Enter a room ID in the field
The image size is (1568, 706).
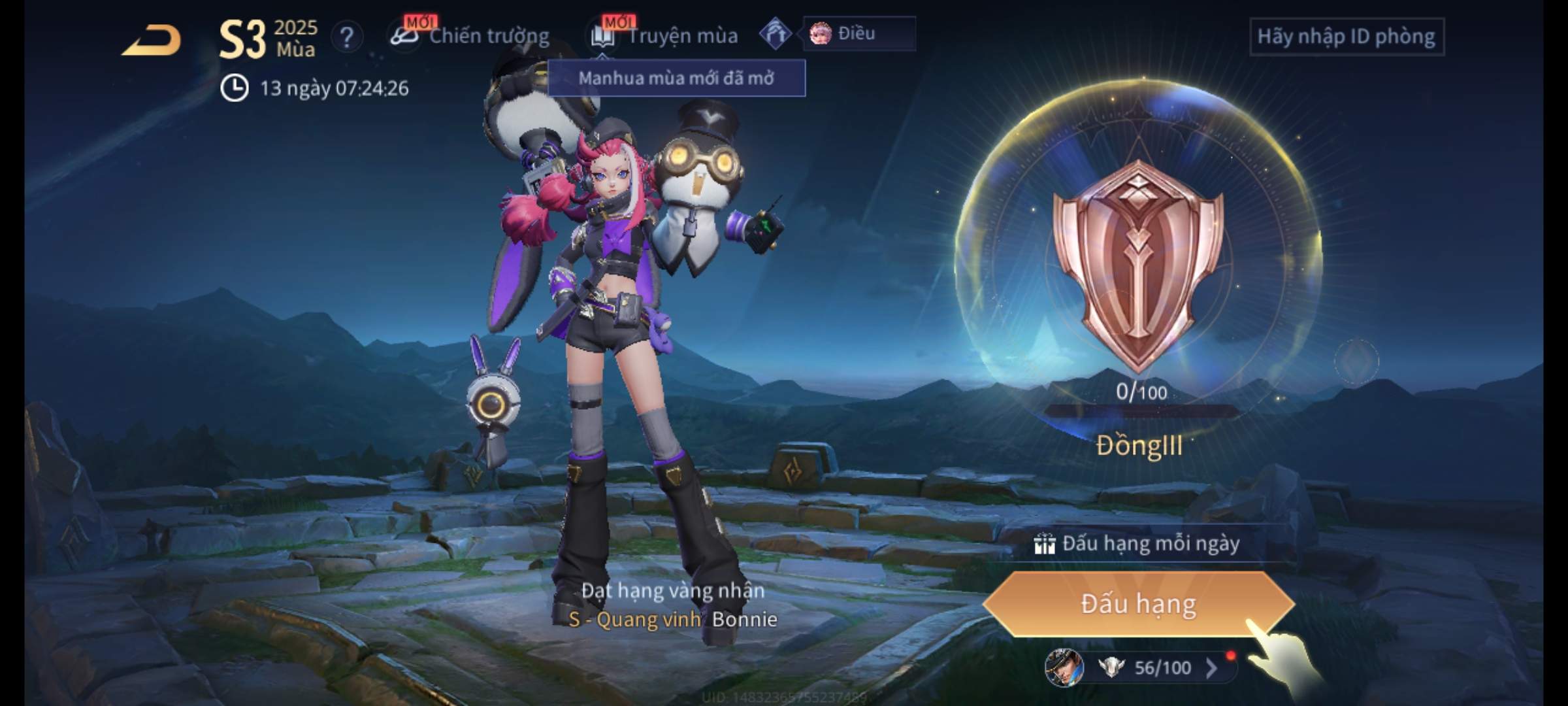coord(1346,37)
